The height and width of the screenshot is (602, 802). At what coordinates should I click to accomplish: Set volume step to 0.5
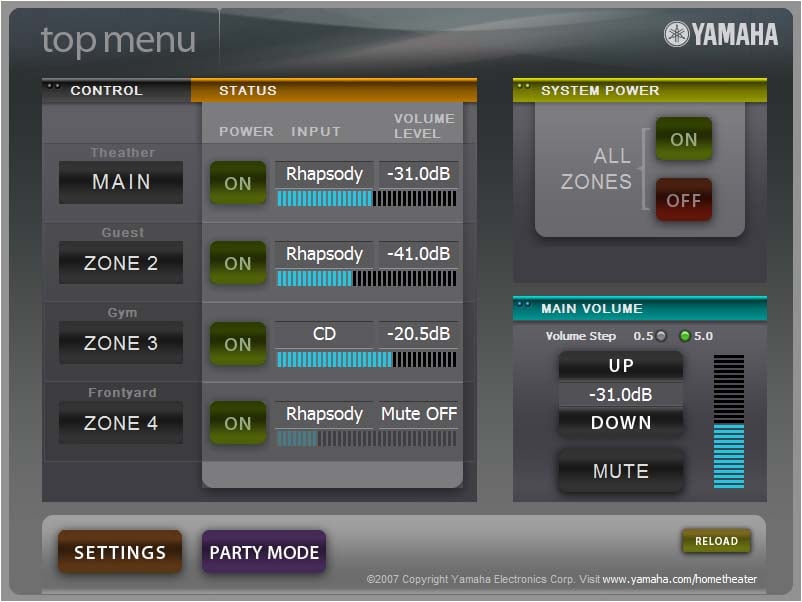pyautogui.click(x=660, y=336)
